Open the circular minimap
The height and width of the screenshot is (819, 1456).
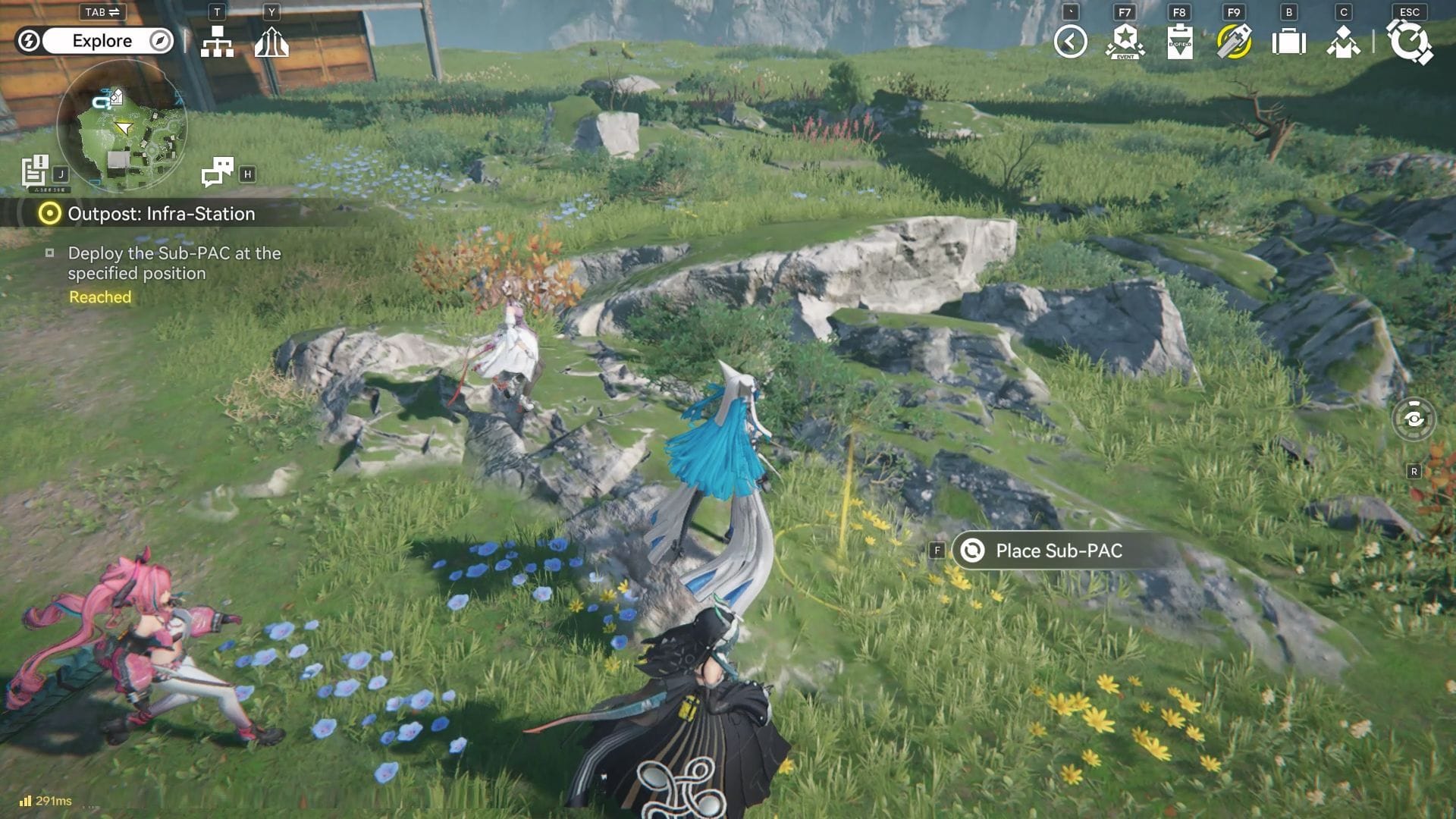click(x=121, y=125)
